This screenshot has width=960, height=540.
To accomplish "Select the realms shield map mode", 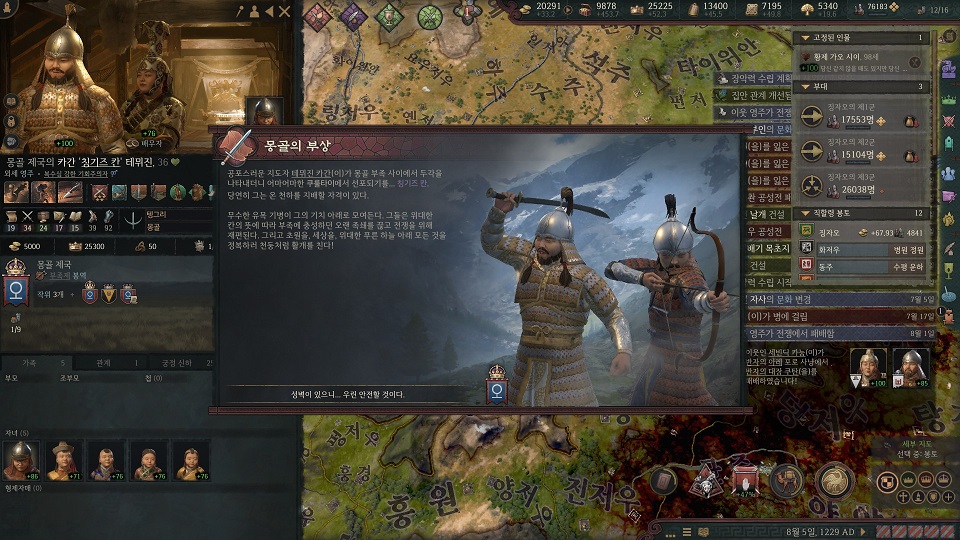I will point(884,481).
